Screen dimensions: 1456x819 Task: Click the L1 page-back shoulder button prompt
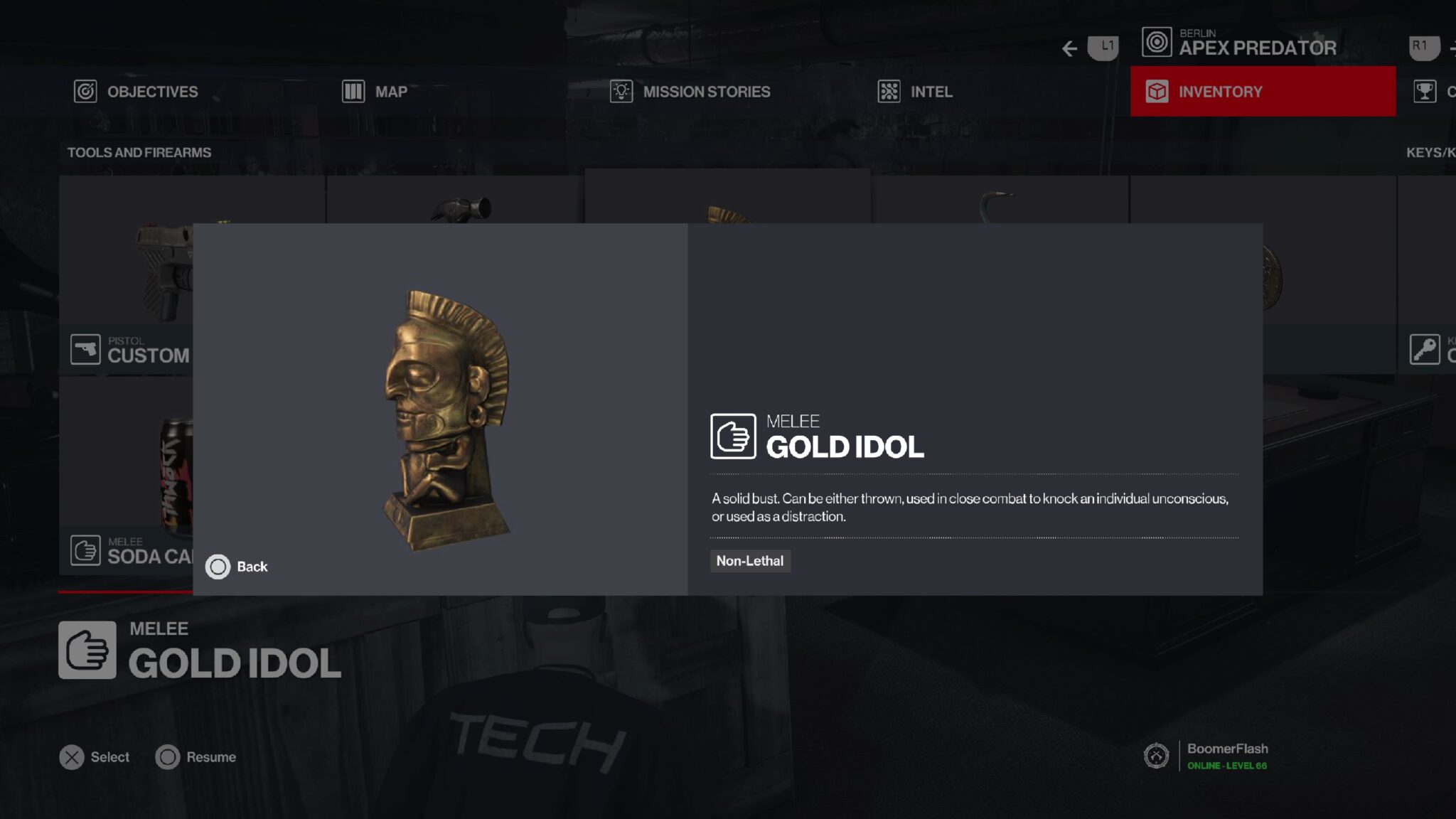point(1102,48)
